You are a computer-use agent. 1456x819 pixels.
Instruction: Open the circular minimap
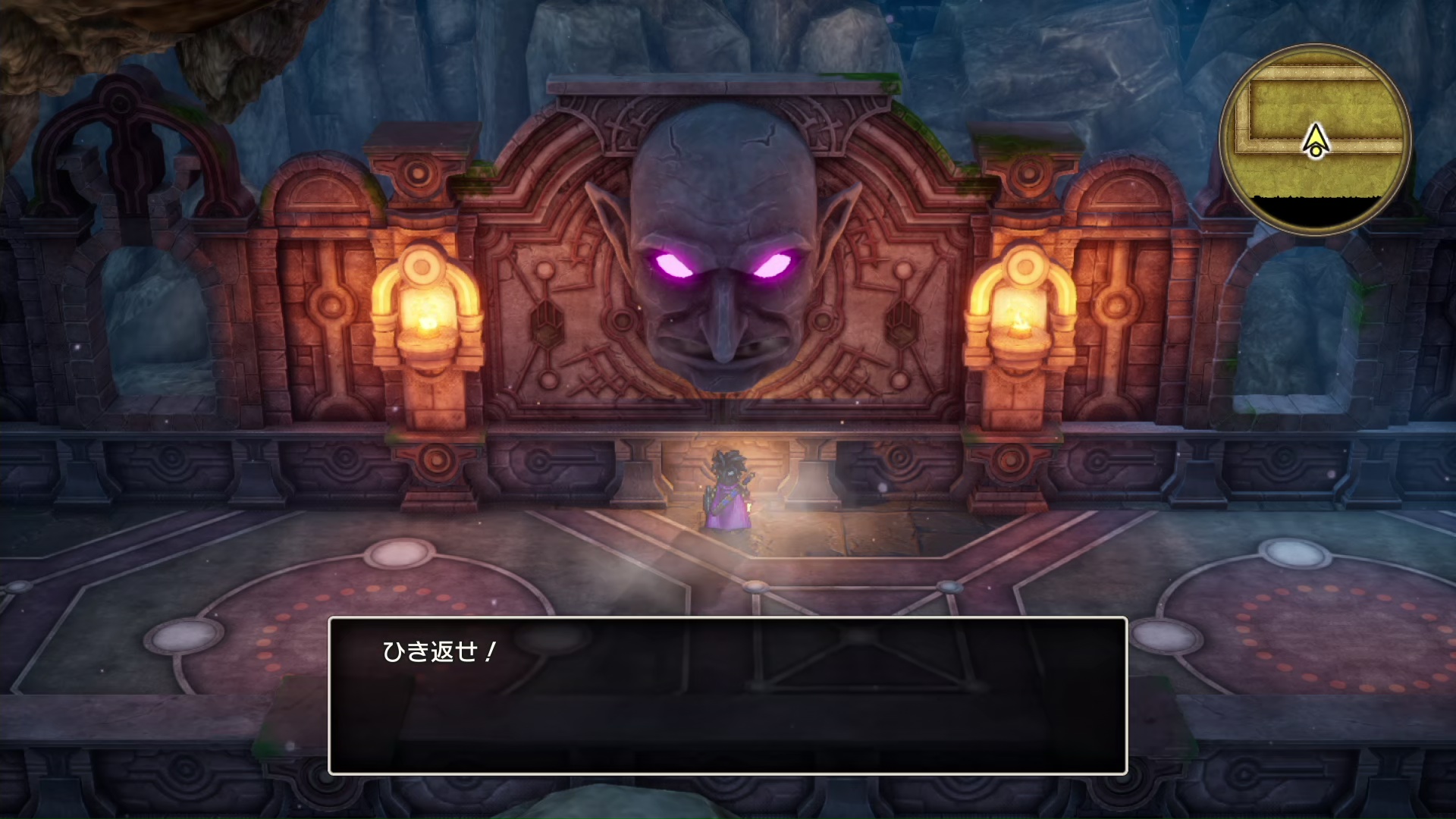point(1315,140)
